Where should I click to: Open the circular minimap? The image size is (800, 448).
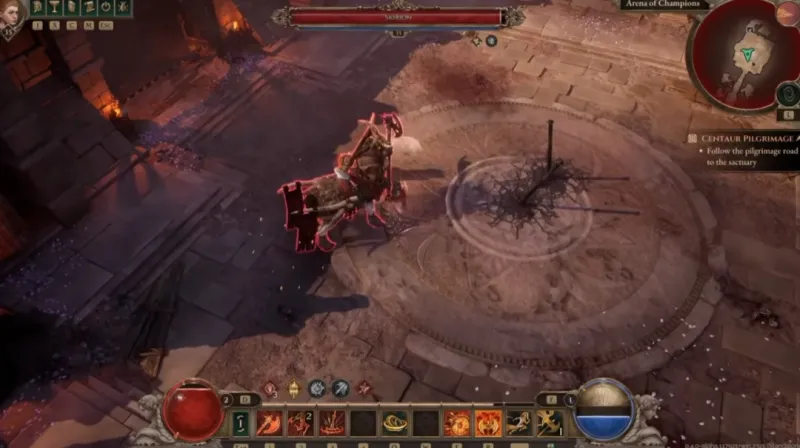(744, 53)
